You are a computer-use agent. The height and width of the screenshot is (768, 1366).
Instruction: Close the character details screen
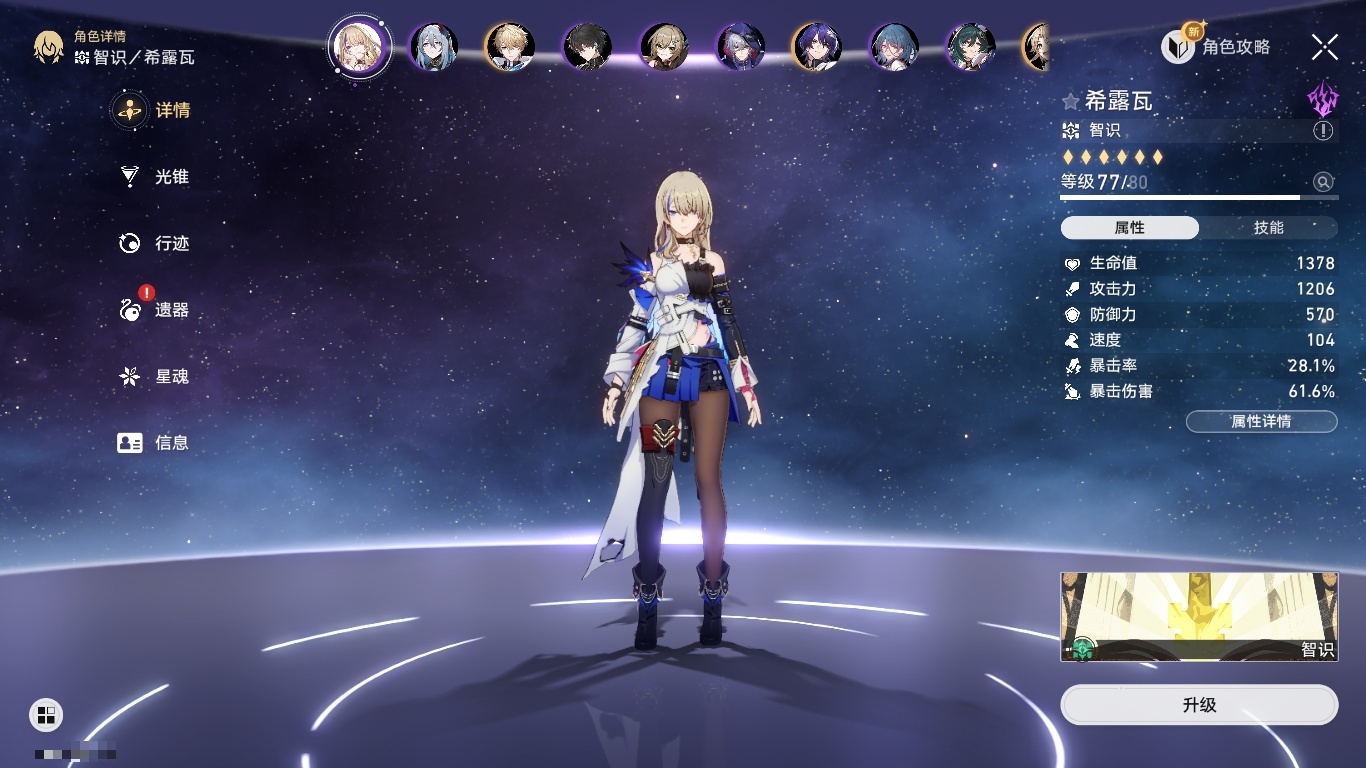tap(1325, 46)
